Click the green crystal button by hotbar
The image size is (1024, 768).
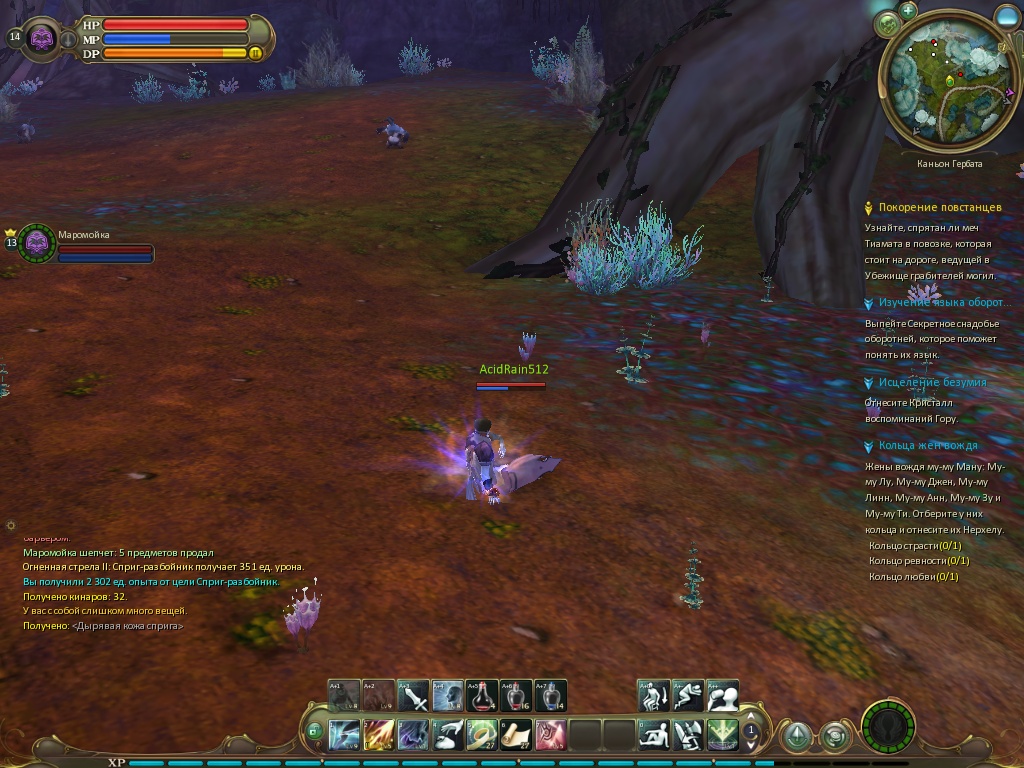797,737
